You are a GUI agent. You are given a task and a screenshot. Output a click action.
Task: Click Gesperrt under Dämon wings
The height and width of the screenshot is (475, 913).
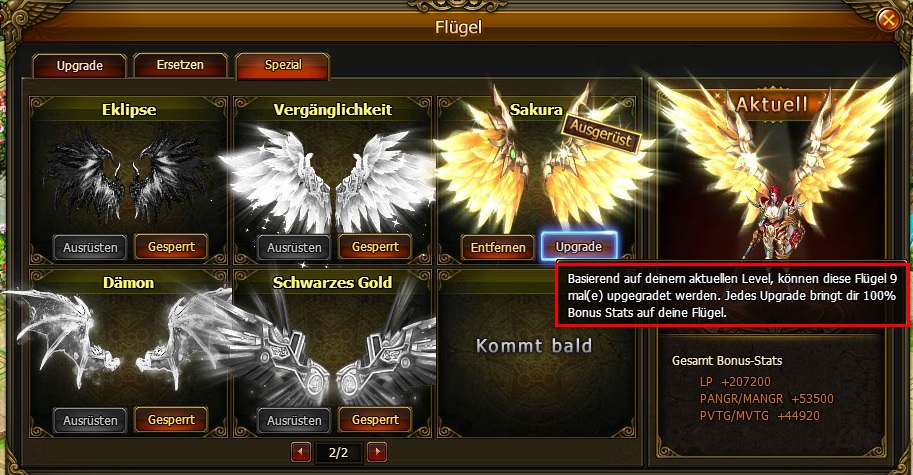[170, 420]
